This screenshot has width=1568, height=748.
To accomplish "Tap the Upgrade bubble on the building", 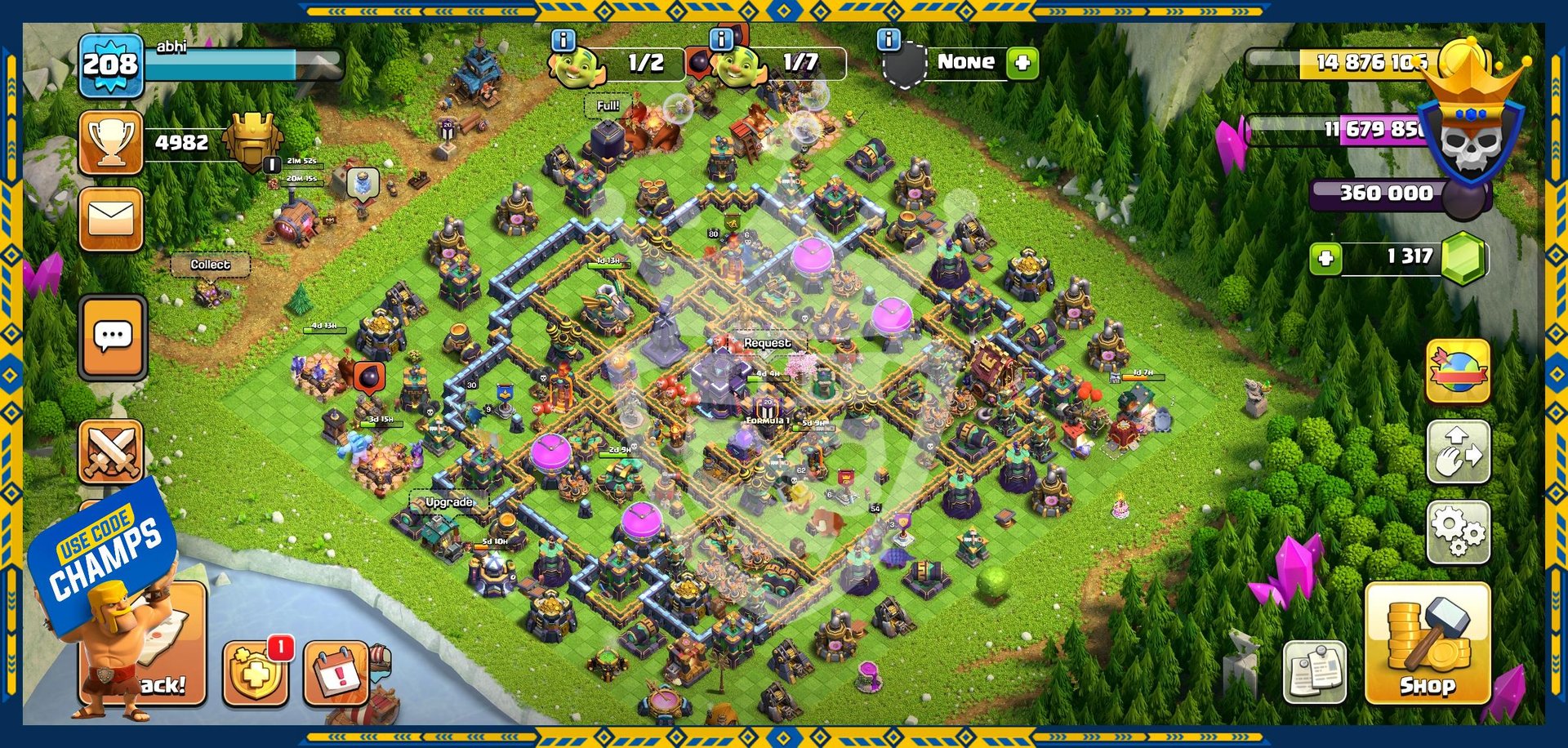I will (448, 502).
